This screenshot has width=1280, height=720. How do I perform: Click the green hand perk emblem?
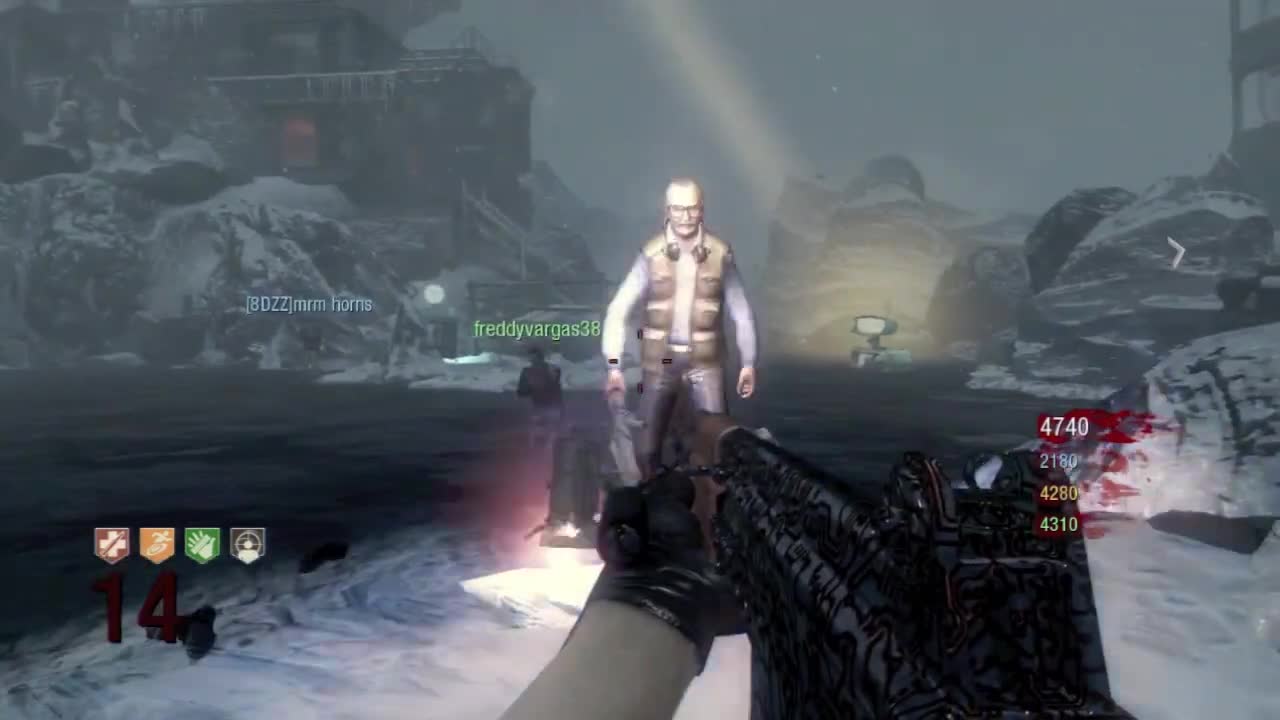pos(205,543)
